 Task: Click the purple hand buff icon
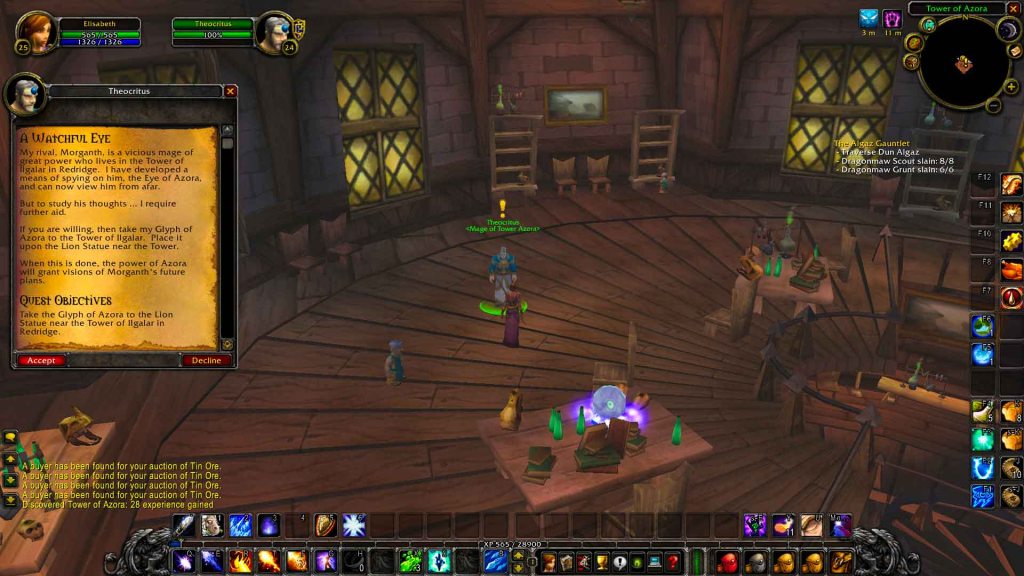pos(892,19)
